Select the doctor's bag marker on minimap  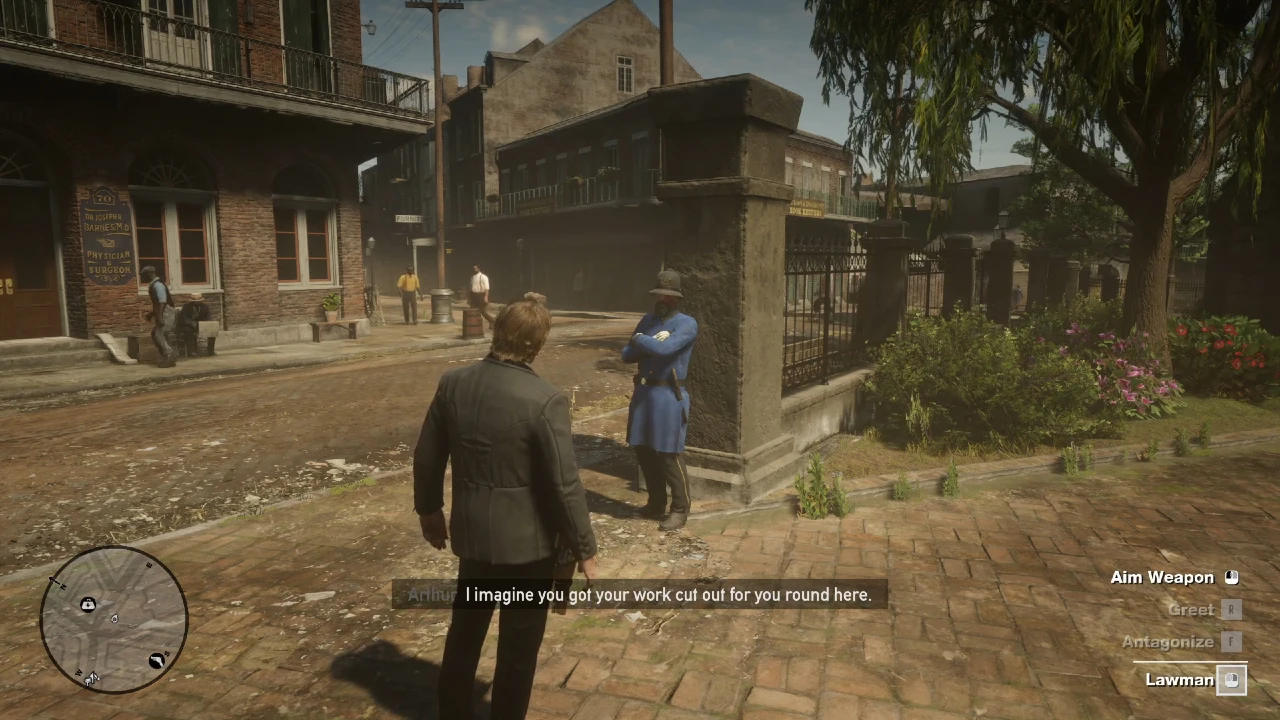coord(88,604)
